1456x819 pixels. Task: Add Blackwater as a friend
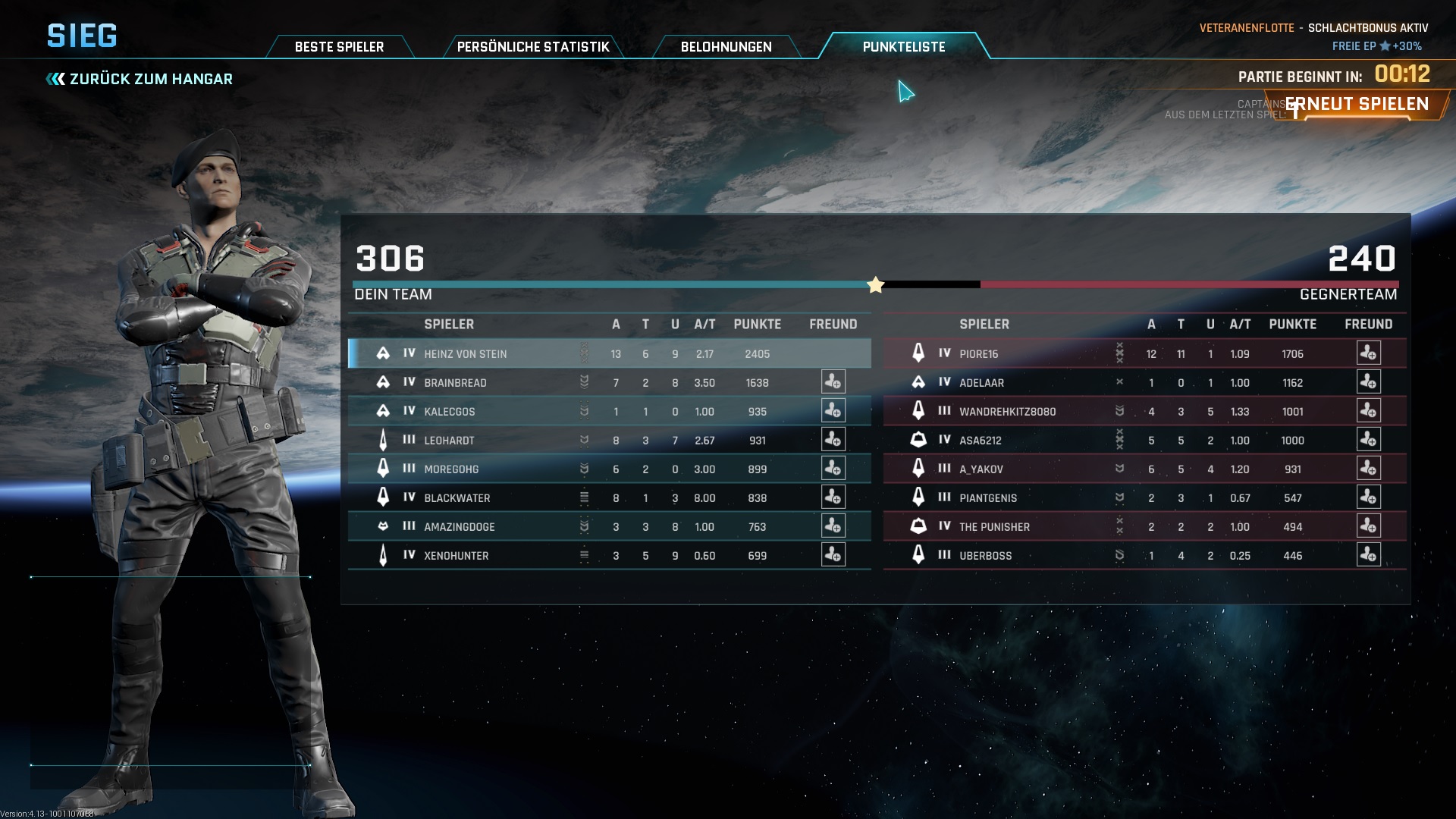pyautogui.click(x=833, y=497)
